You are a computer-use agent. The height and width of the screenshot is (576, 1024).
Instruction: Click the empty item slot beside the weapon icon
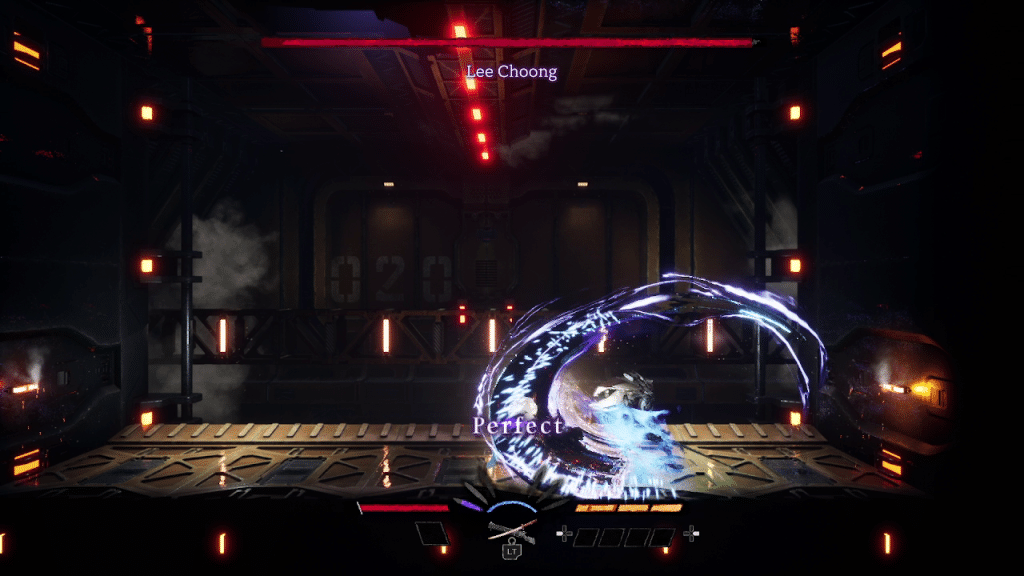433,533
